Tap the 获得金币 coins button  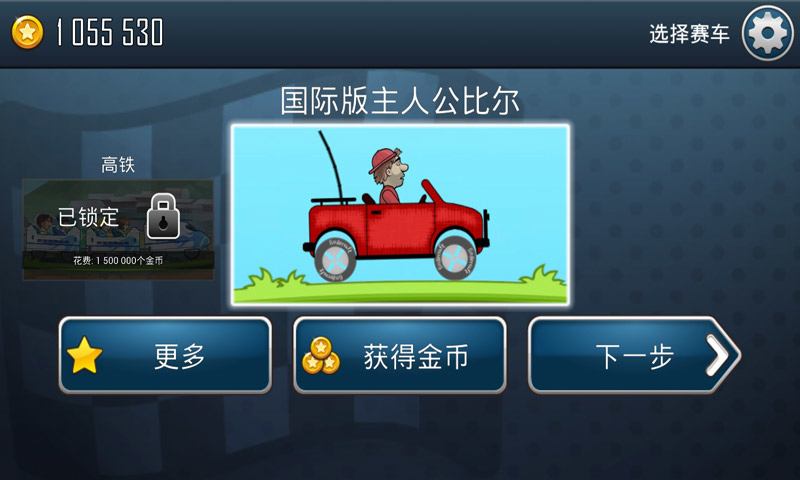coord(399,356)
